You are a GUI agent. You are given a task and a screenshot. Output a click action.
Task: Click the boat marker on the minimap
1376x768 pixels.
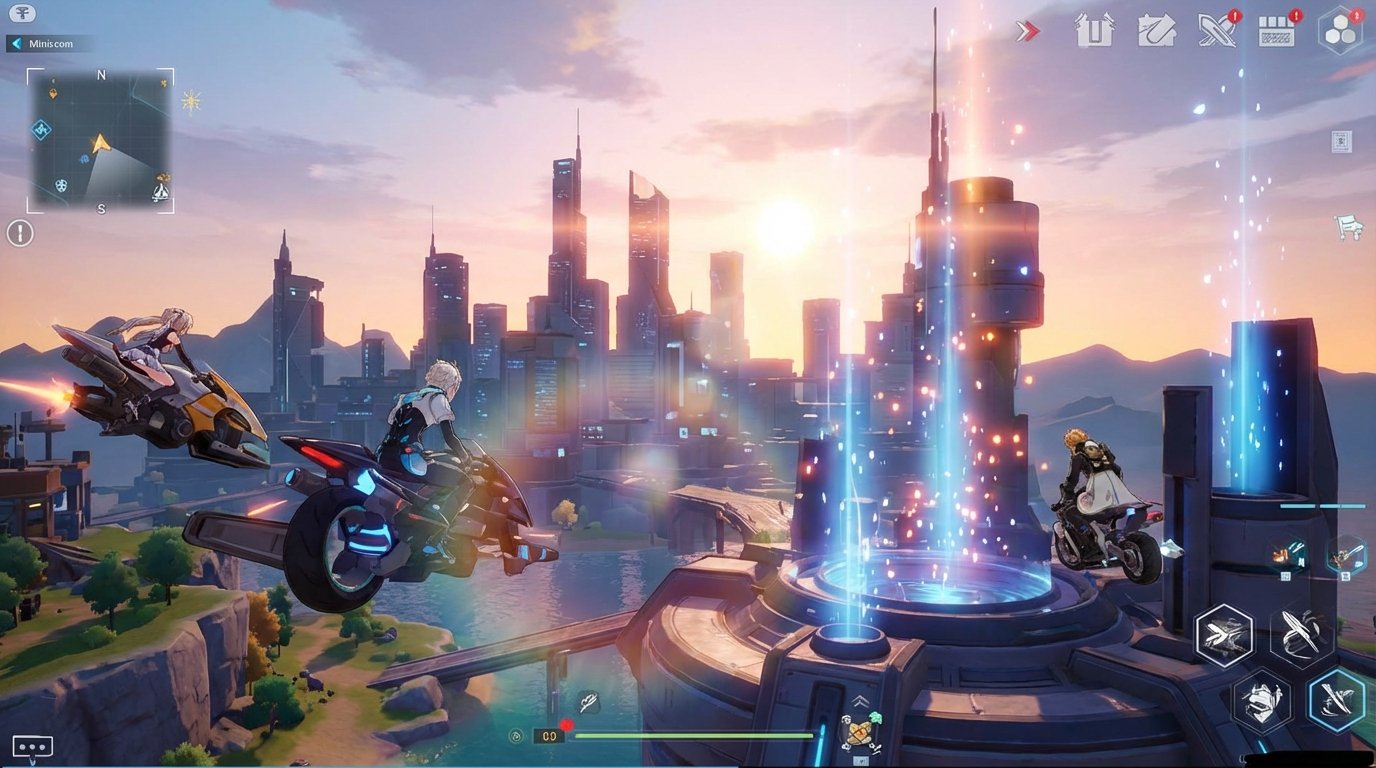[160, 193]
